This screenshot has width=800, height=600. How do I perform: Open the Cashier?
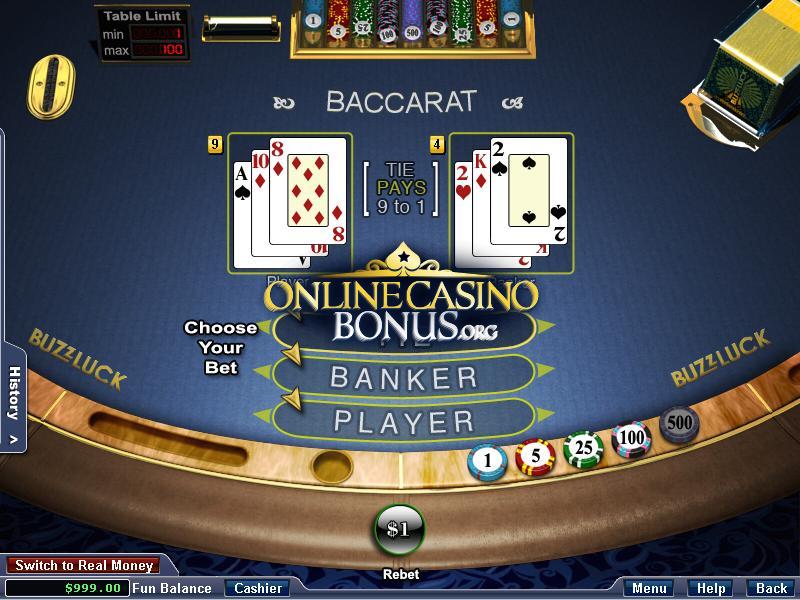click(x=257, y=588)
